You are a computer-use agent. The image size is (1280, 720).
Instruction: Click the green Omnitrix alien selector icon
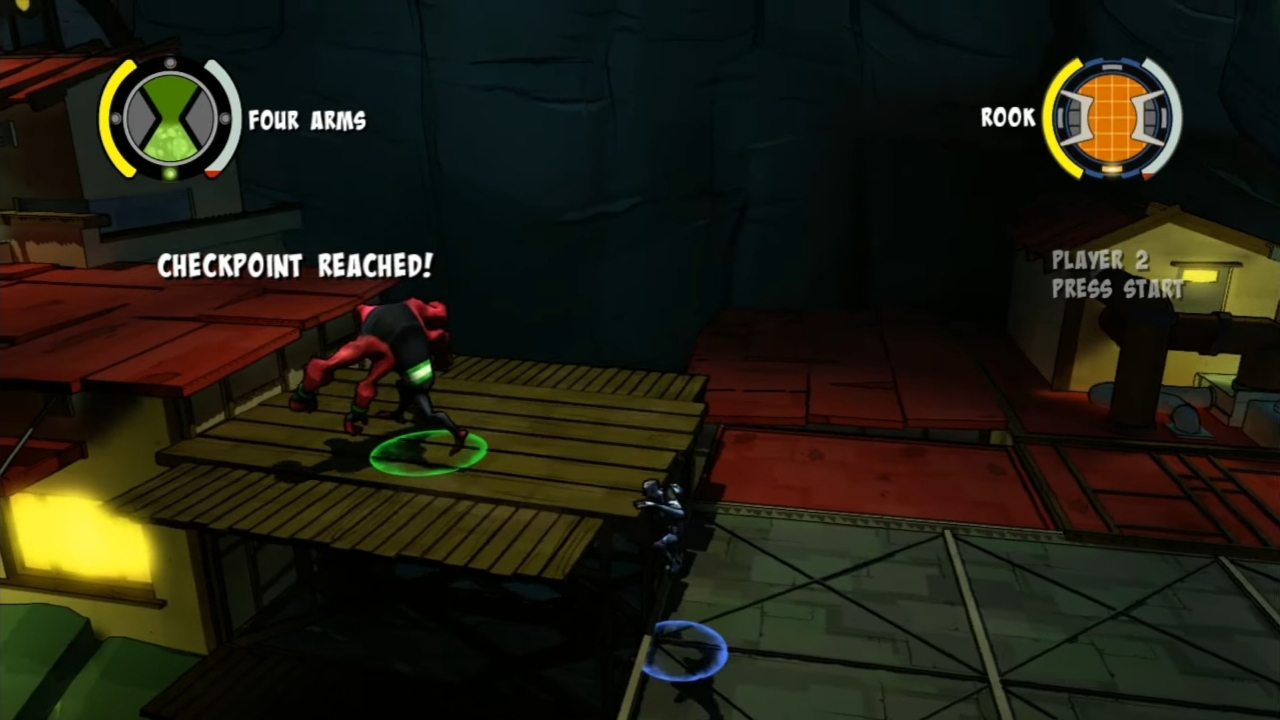click(170, 118)
